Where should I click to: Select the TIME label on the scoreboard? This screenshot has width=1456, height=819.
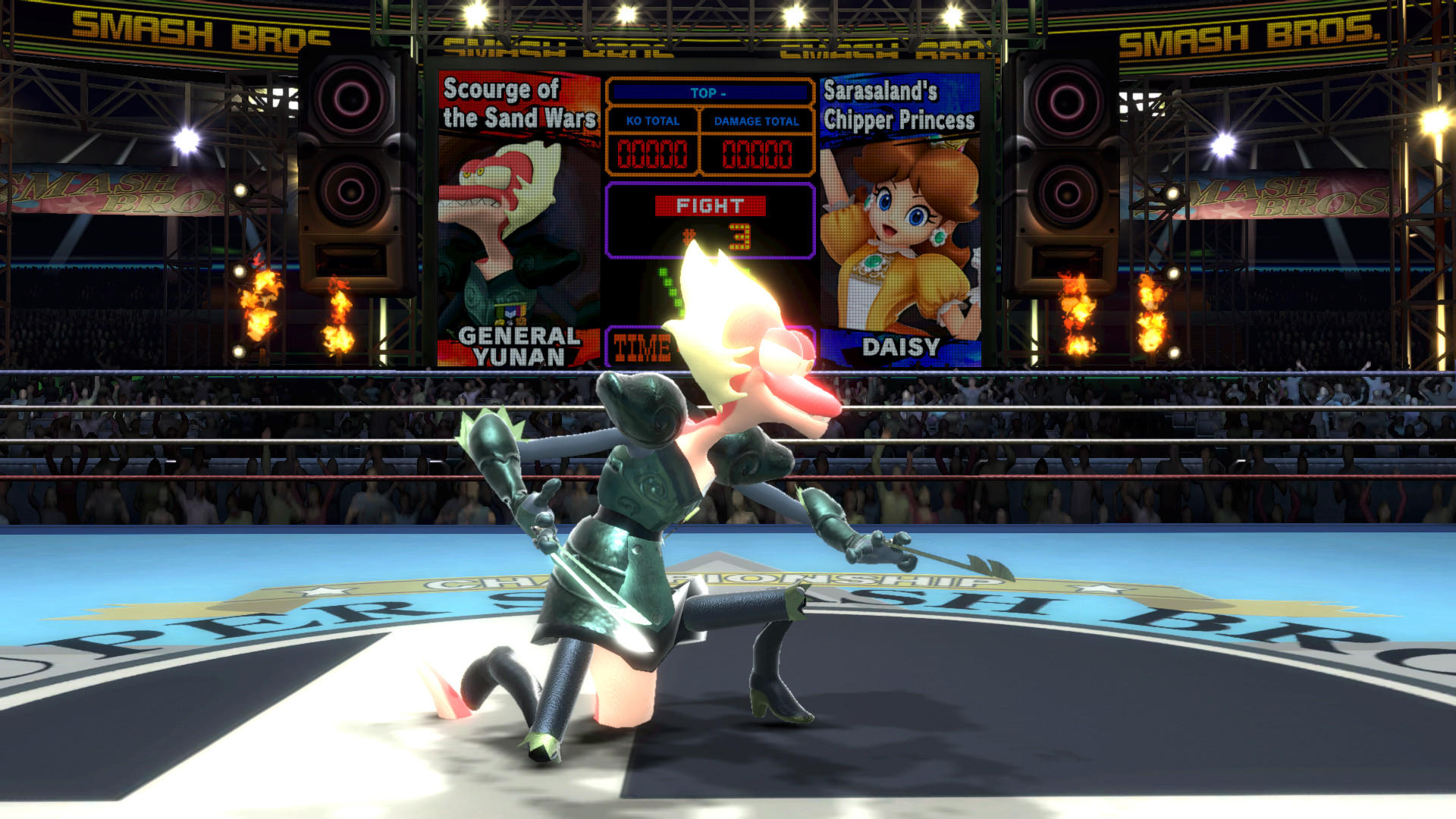coord(641,349)
